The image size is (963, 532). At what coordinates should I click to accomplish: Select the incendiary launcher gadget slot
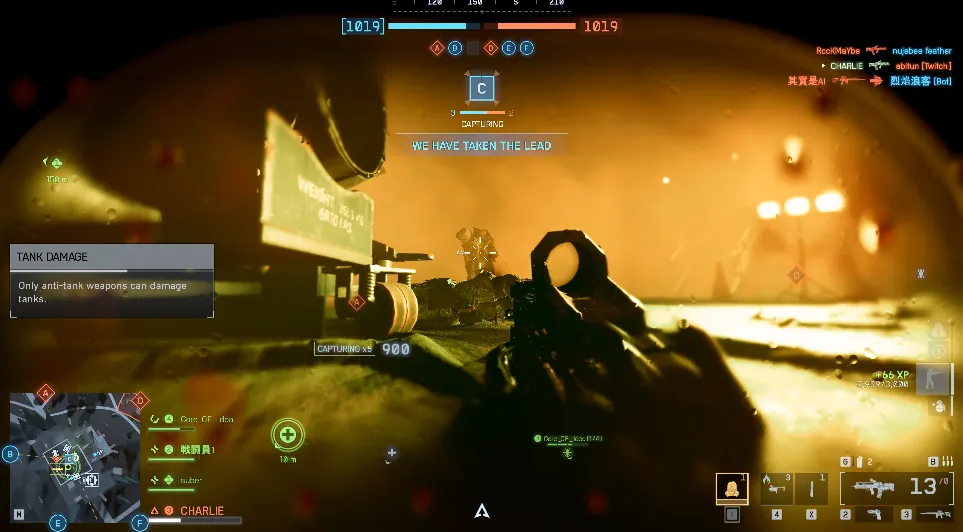777,488
